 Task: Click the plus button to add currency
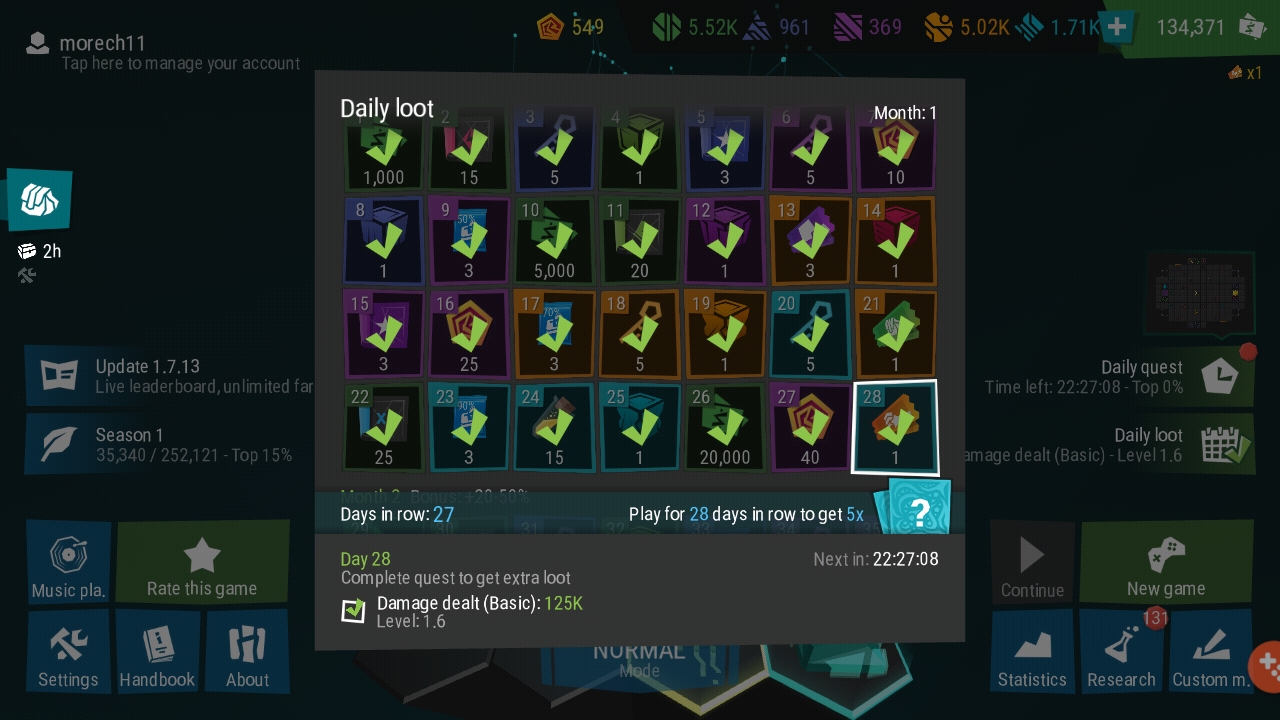coord(1117,27)
